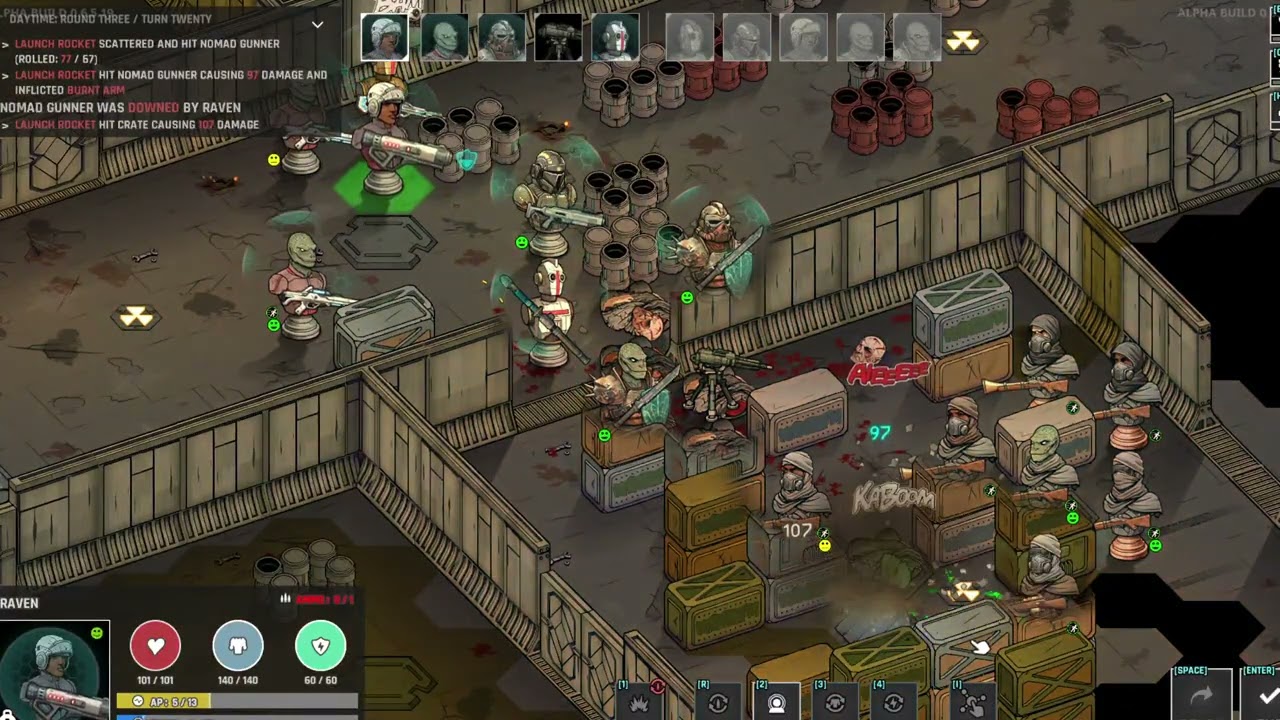The width and height of the screenshot is (1280, 720).
Task: Select the turret portrait in turn order
Action: tap(559, 38)
